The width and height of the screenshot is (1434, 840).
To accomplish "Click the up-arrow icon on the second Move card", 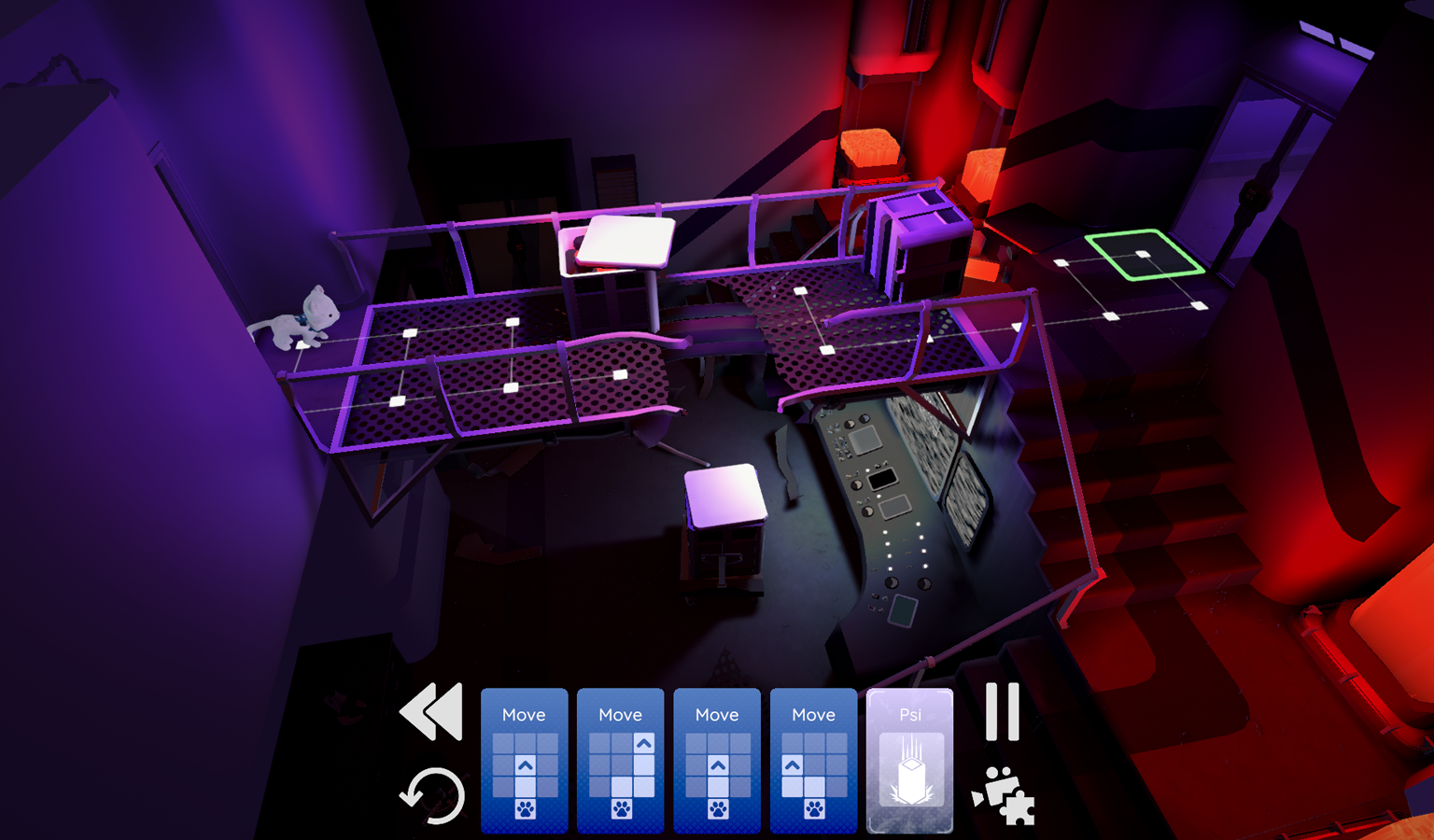I will click(643, 743).
